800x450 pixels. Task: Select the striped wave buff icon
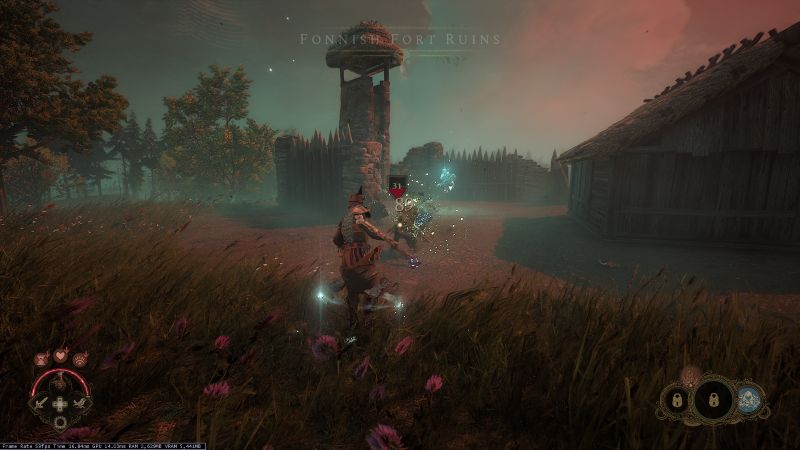pyautogui.click(x=79, y=358)
